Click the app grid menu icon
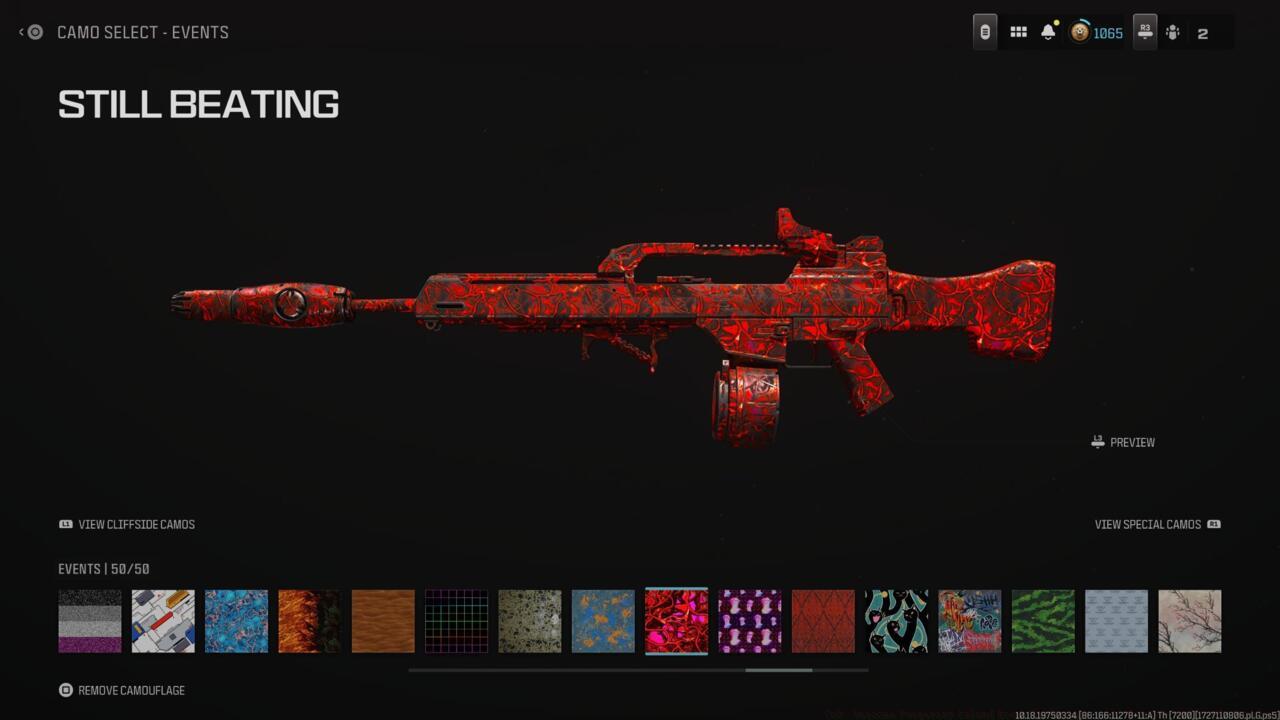 1018,31
